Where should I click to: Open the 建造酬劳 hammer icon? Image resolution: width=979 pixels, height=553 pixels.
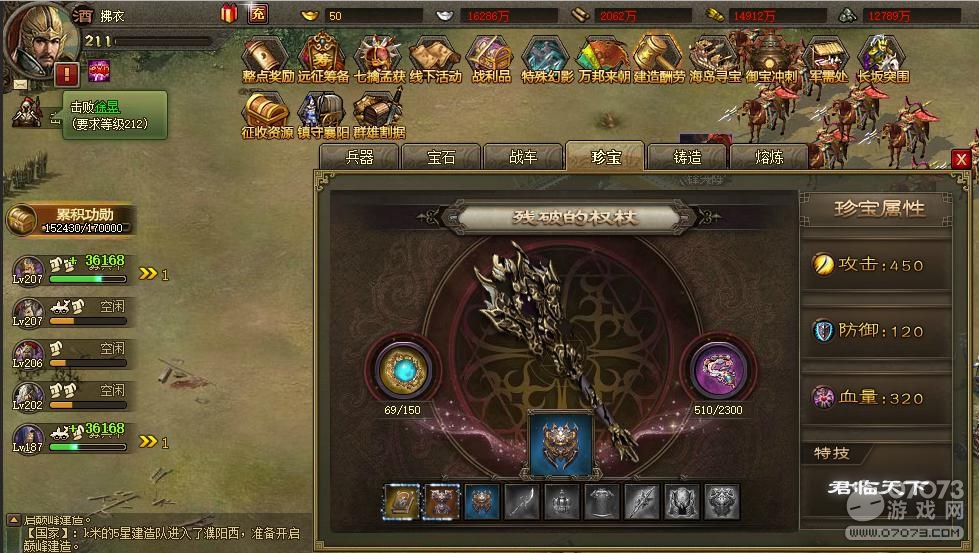pos(658,58)
